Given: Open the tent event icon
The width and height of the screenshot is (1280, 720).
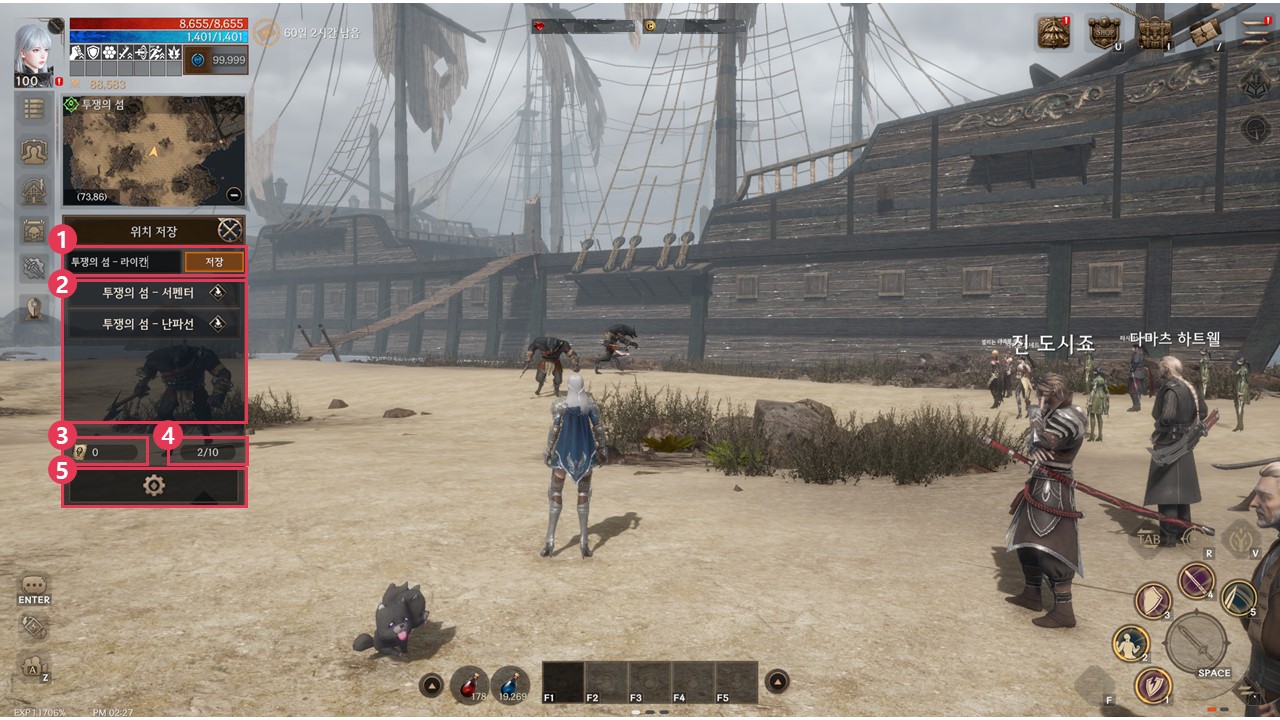Looking at the screenshot, I should point(1053,33).
